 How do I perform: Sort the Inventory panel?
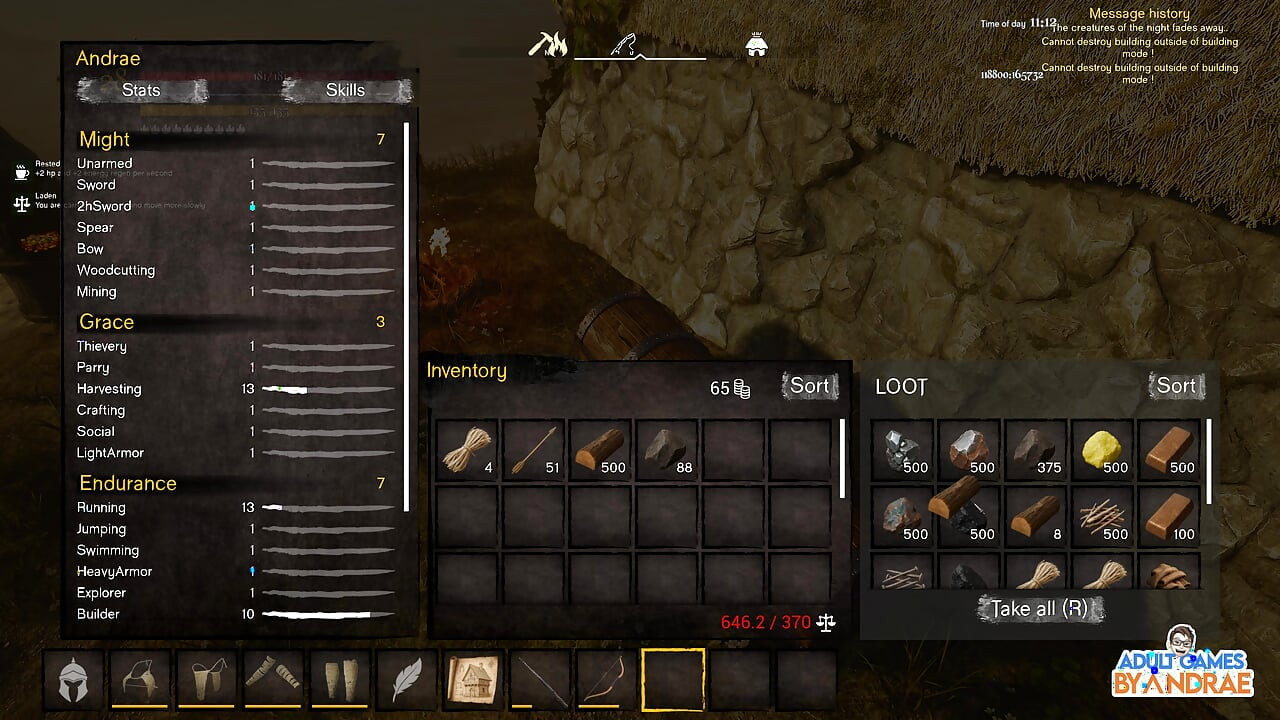(x=809, y=386)
